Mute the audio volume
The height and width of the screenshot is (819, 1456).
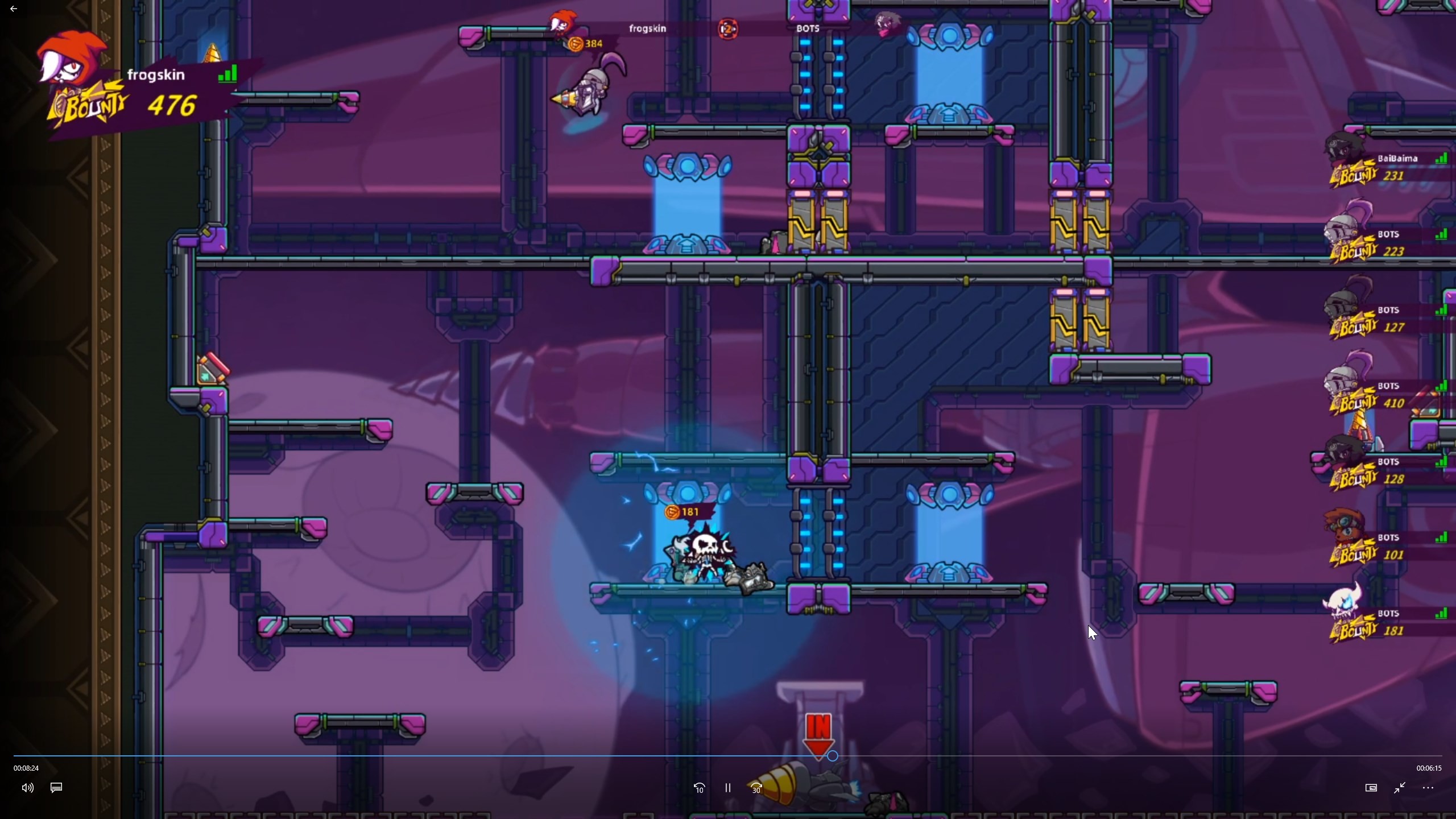(27, 788)
